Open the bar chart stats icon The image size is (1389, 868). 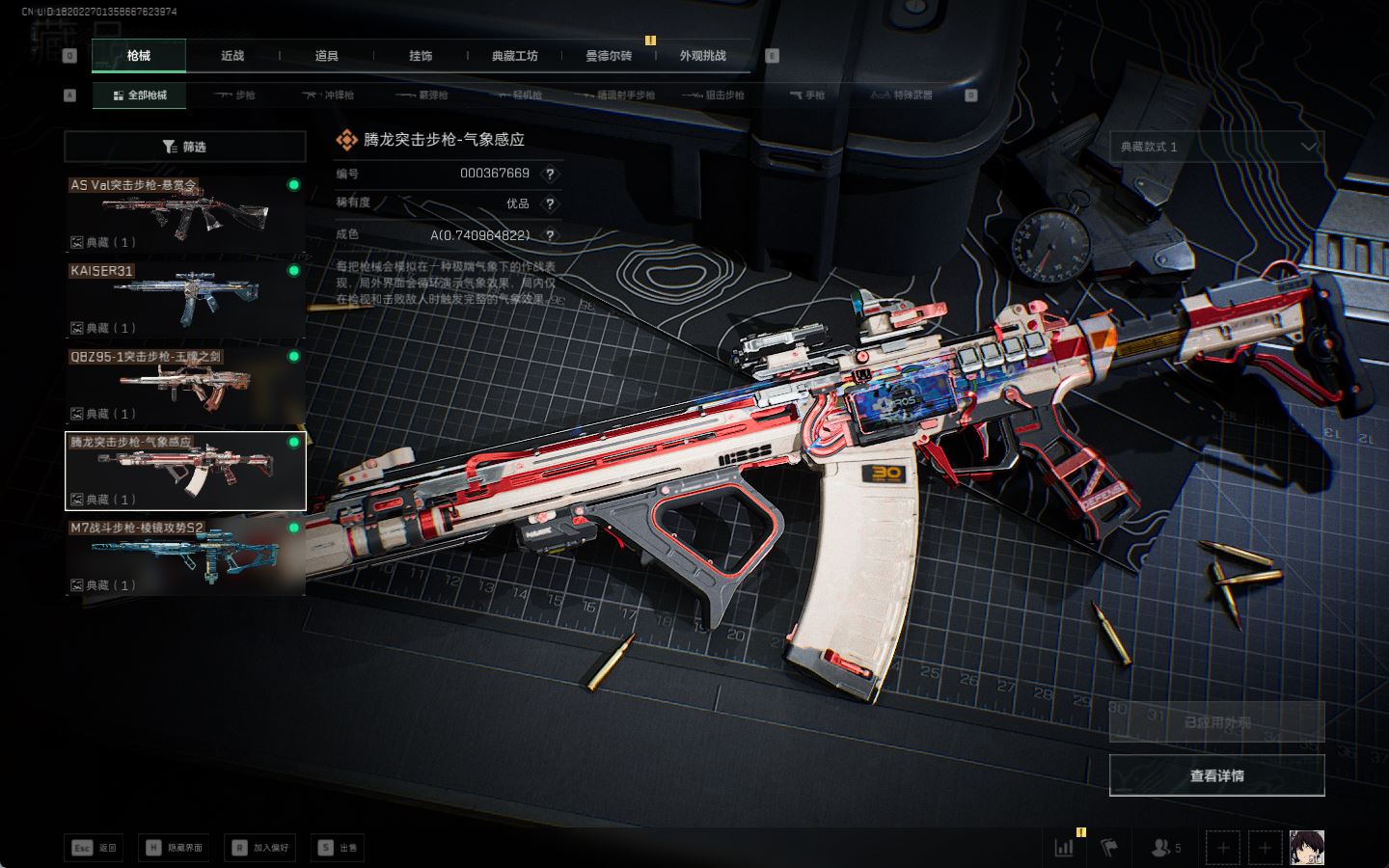pyautogui.click(x=1065, y=848)
